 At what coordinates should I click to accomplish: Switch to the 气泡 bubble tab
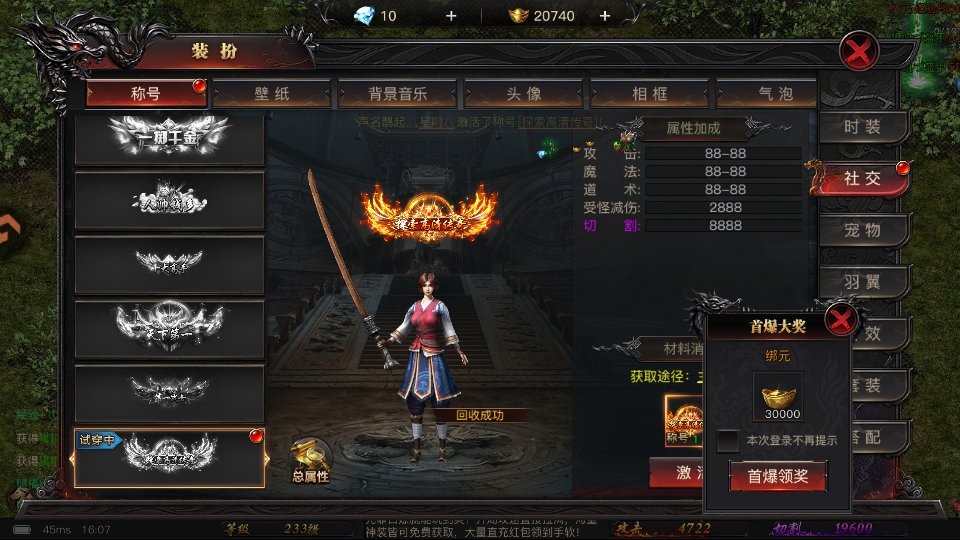pyautogui.click(x=775, y=94)
